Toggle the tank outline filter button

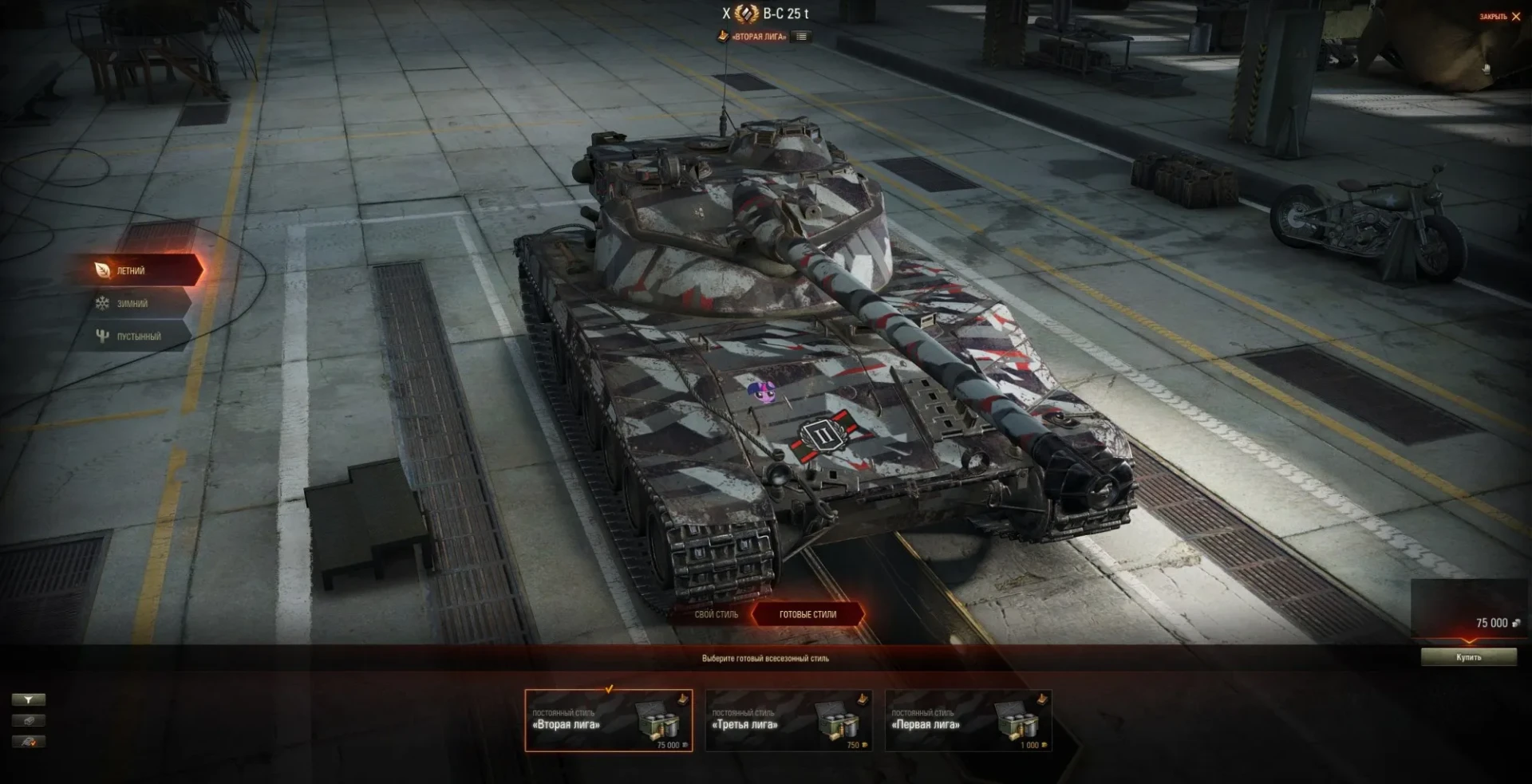pyautogui.click(x=29, y=720)
